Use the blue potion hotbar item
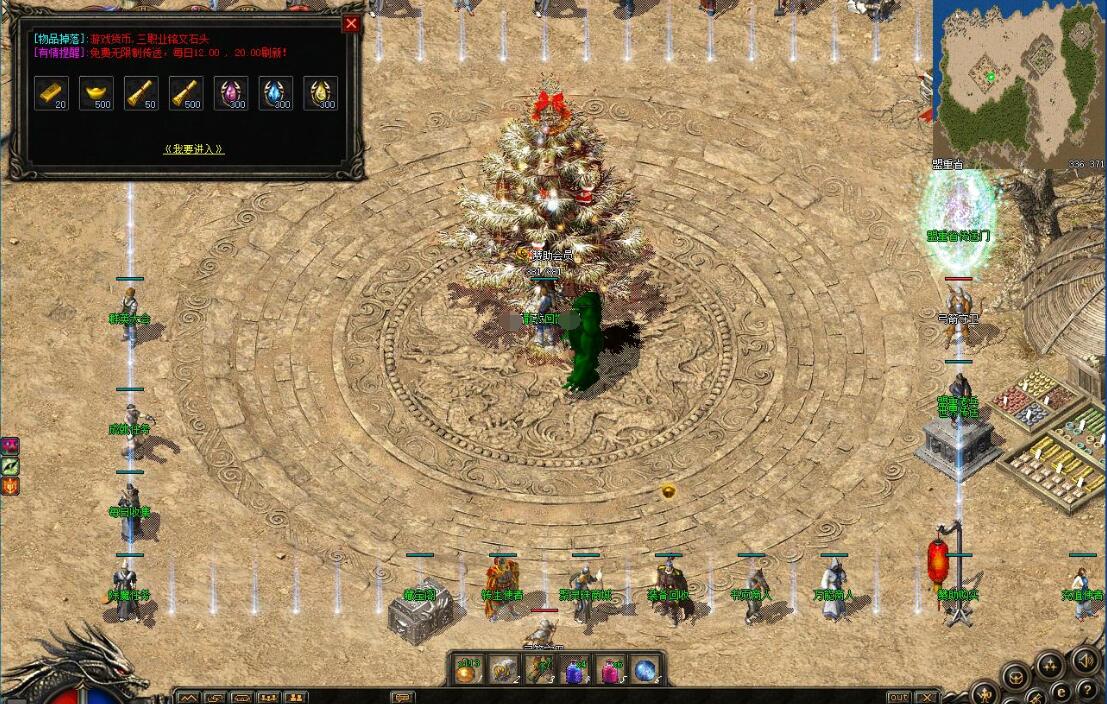Screen dimensions: 1107x704 [x=575, y=671]
